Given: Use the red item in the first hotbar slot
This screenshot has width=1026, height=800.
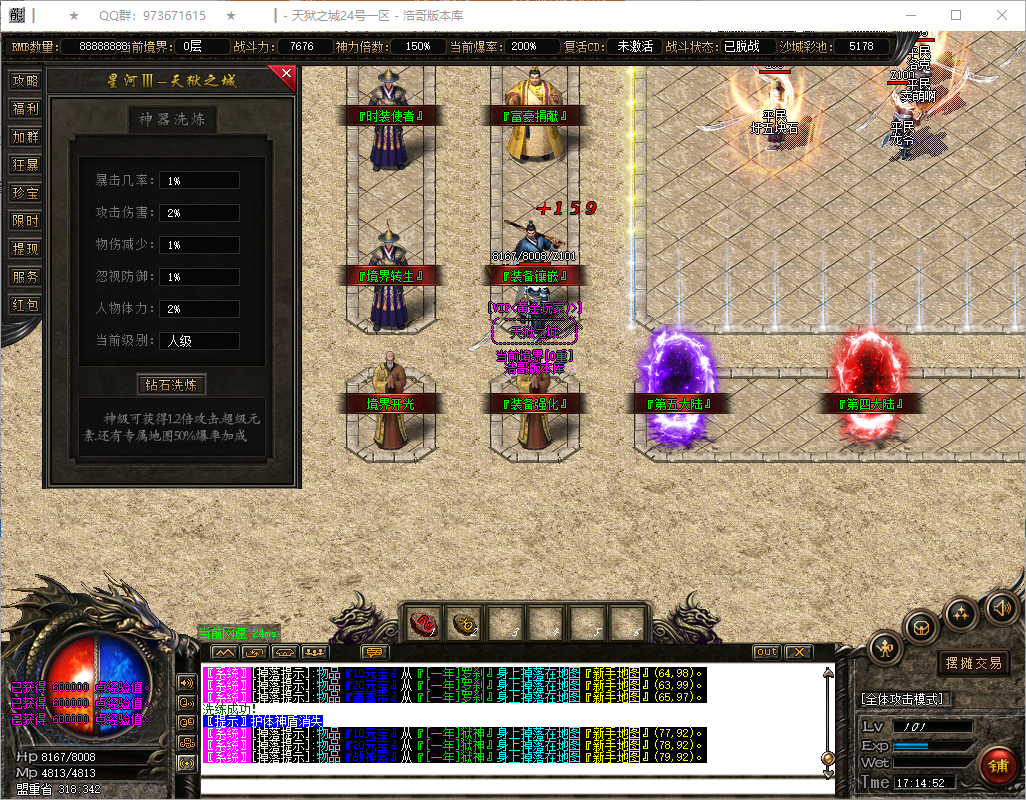Looking at the screenshot, I should (425, 624).
